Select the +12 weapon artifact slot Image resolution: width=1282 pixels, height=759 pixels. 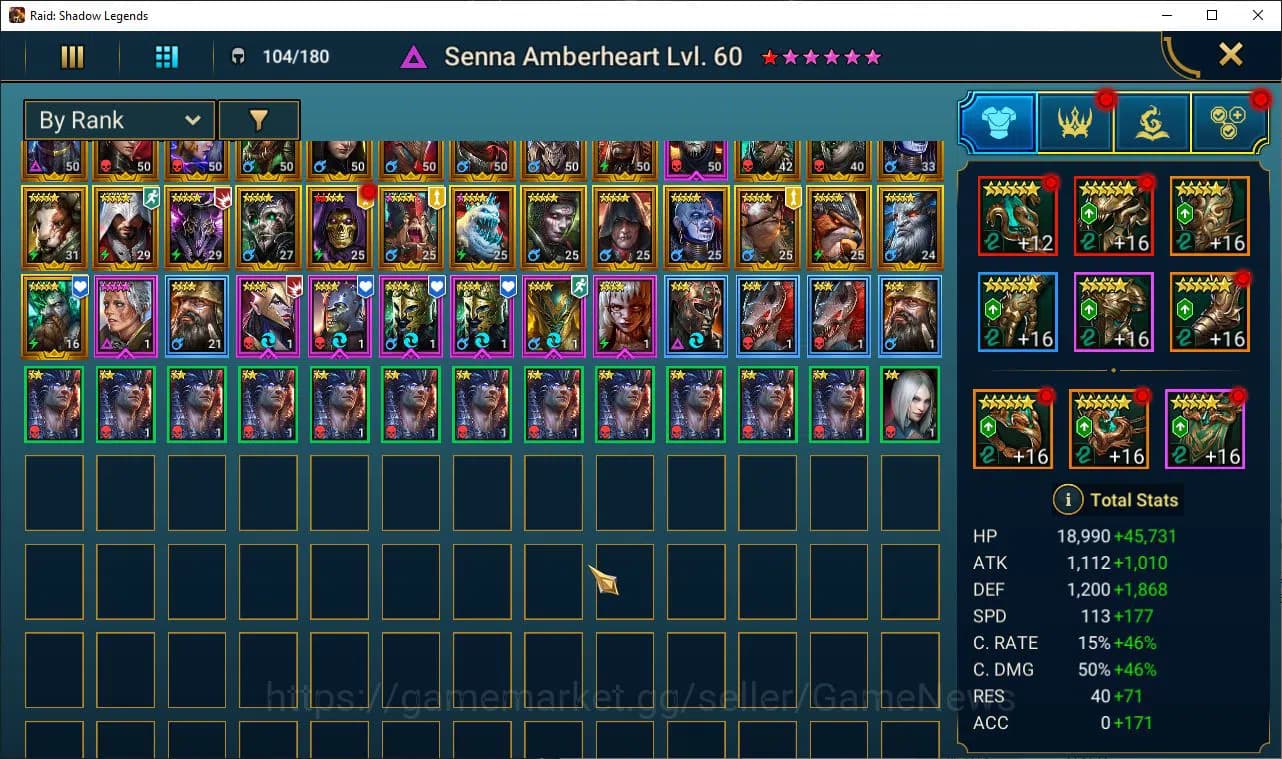click(1017, 215)
